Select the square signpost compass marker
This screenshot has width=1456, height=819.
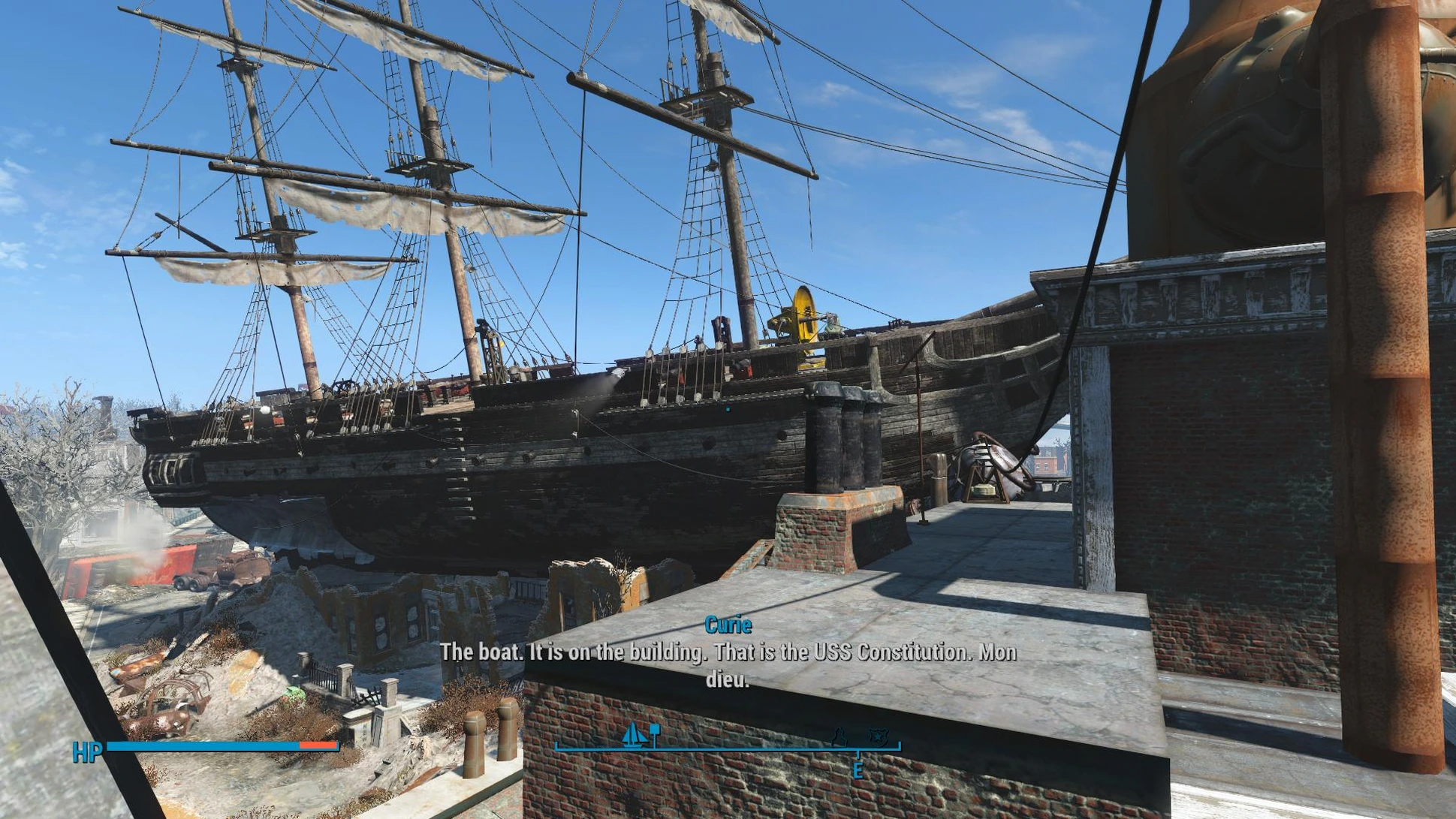(655, 733)
